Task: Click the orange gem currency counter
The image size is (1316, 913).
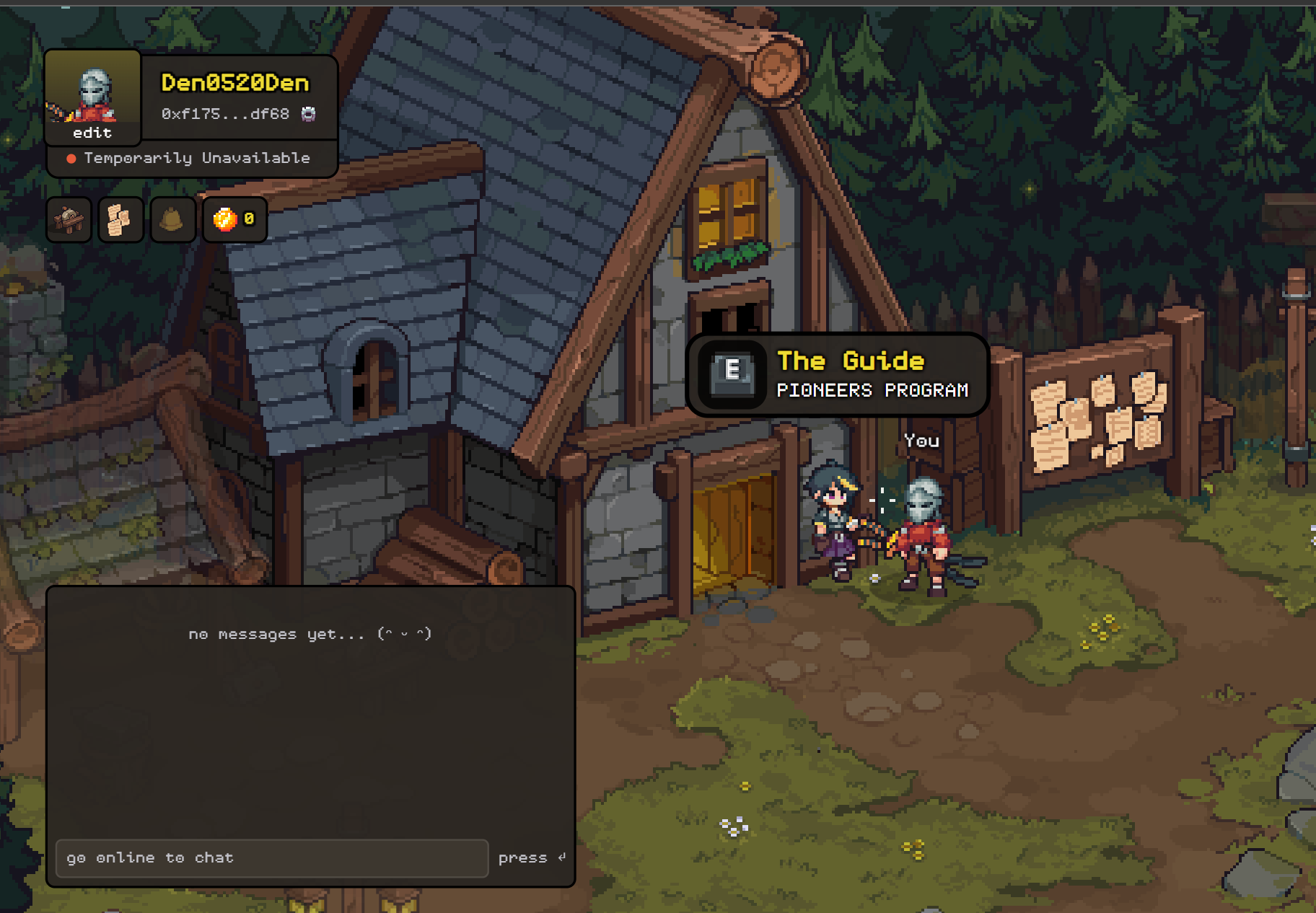Action: pos(235,219)
